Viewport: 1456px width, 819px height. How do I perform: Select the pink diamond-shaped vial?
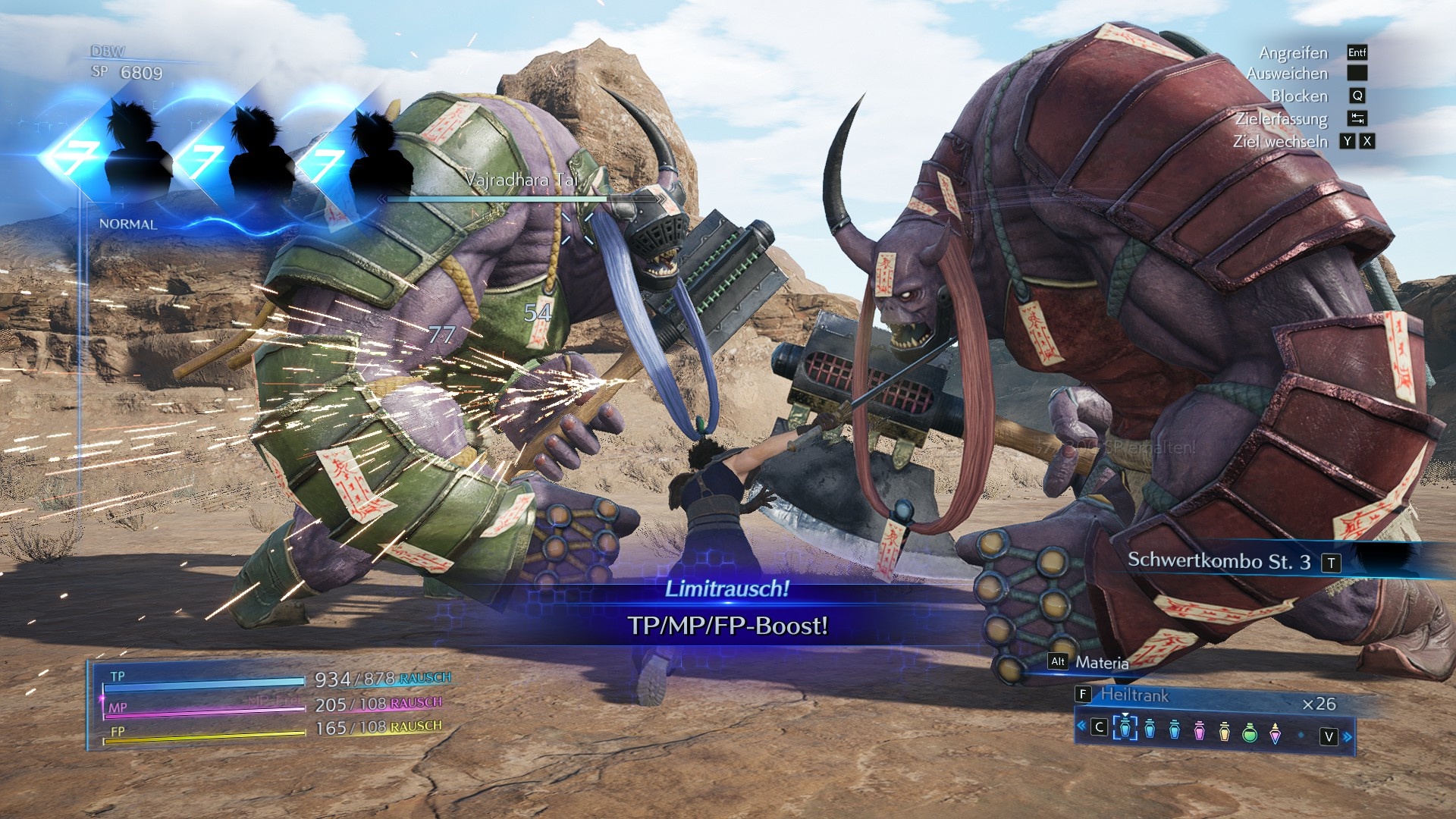1275,733
